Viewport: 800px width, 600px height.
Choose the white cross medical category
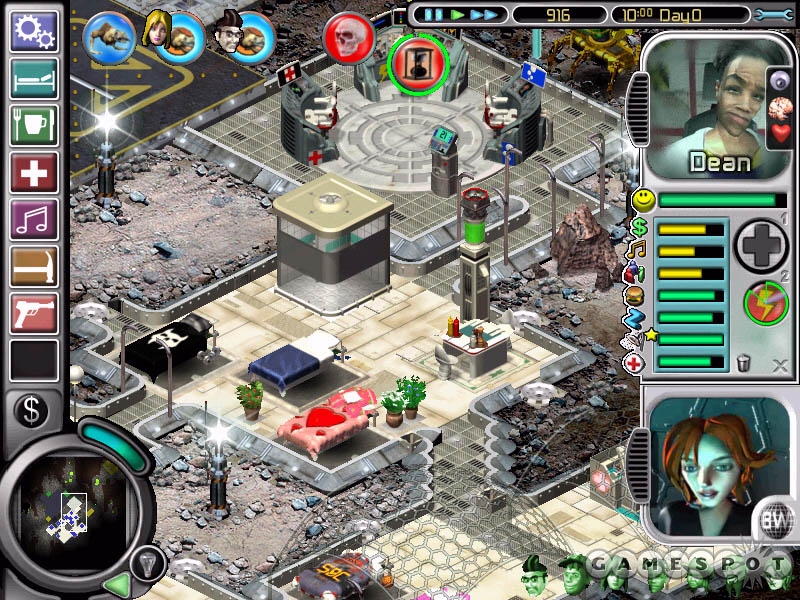(x=34, y=173)
